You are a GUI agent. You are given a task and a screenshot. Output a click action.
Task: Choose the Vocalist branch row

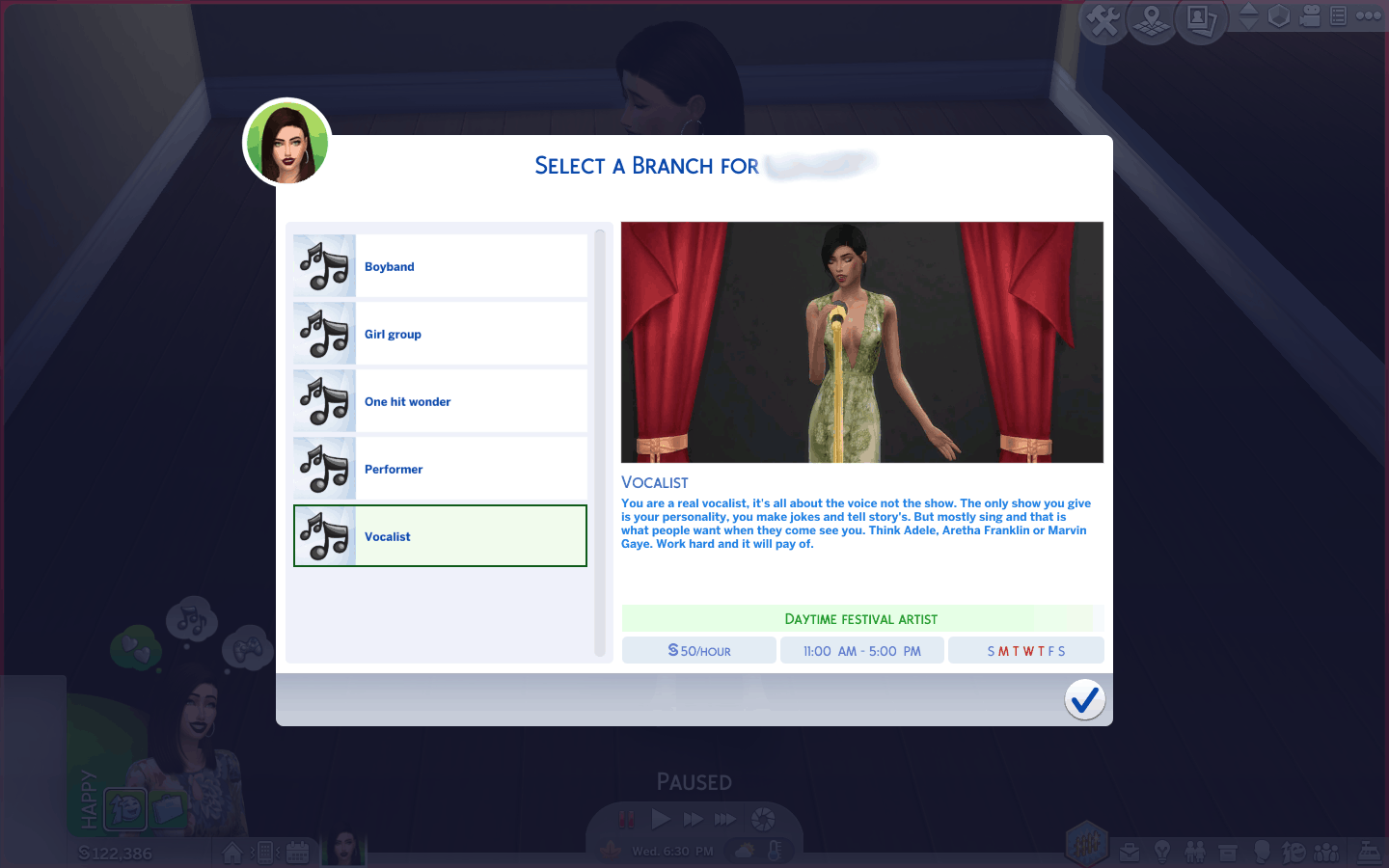(440, 536)
